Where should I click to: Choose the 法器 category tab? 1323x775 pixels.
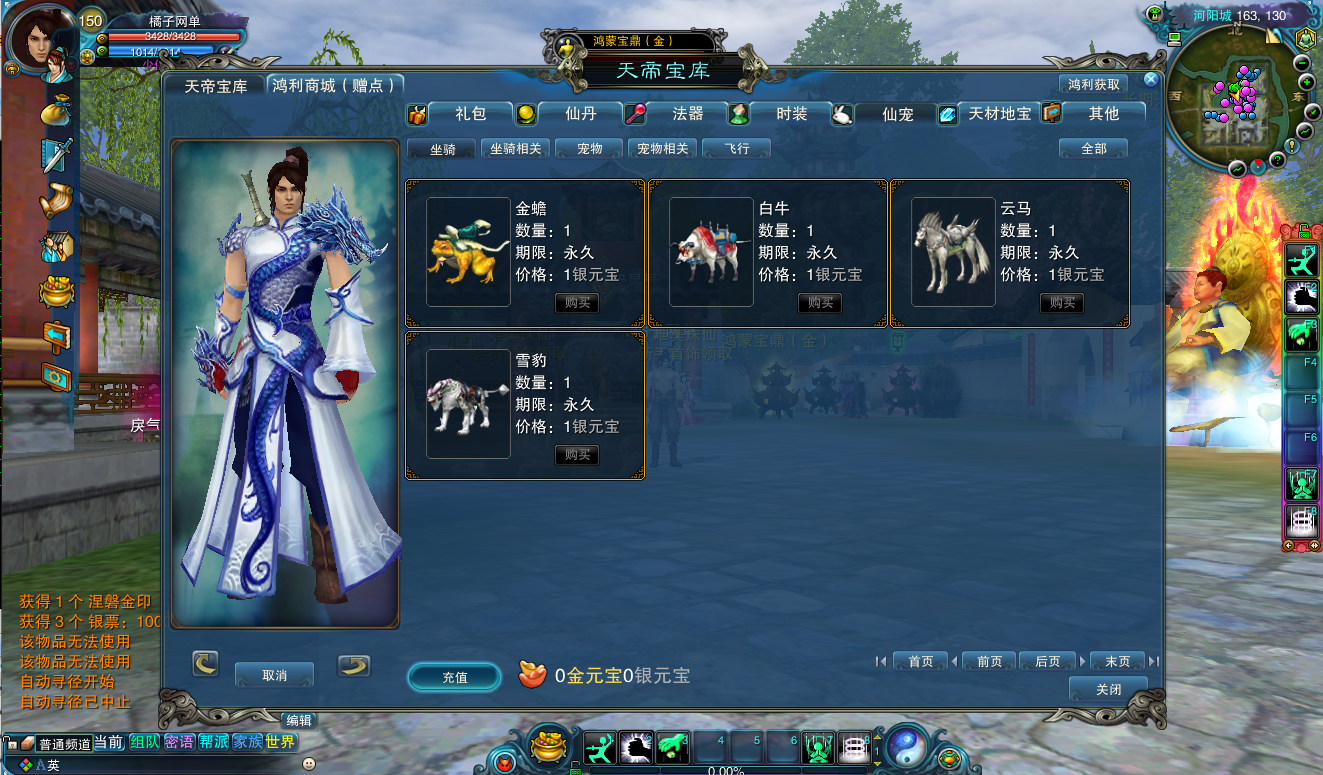click(x=688, y=114)
